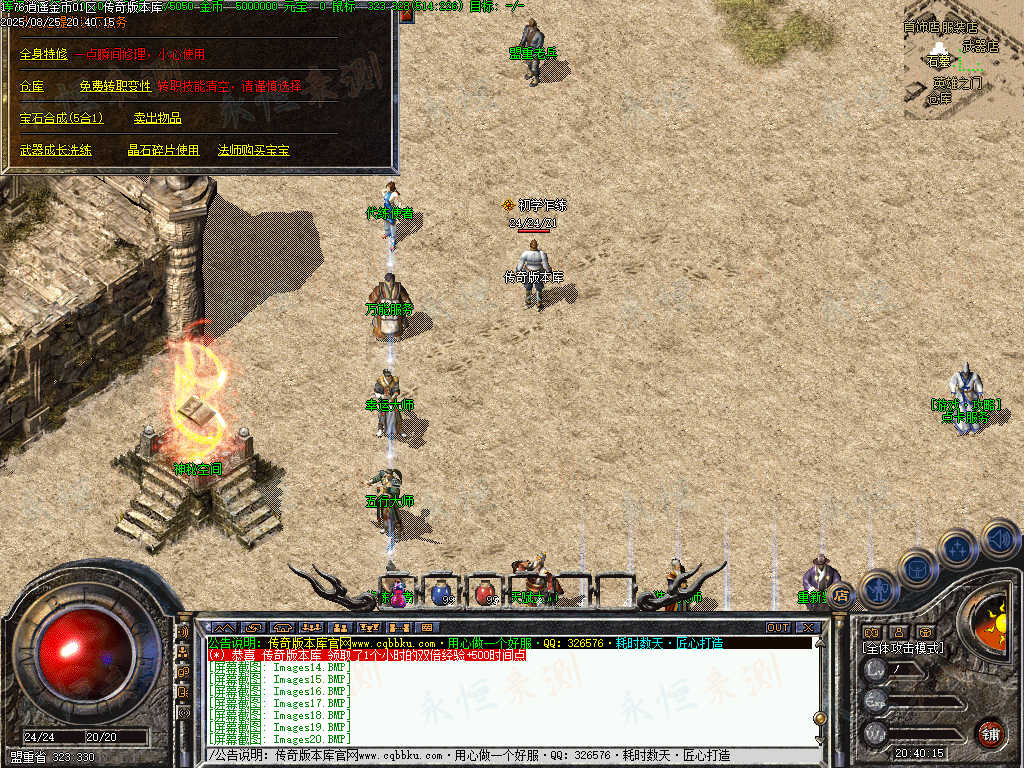Viewport: 1024px width, 768px height.
Task: Toggle sound with the speaker button
Action: click(x=1000, y=539)
